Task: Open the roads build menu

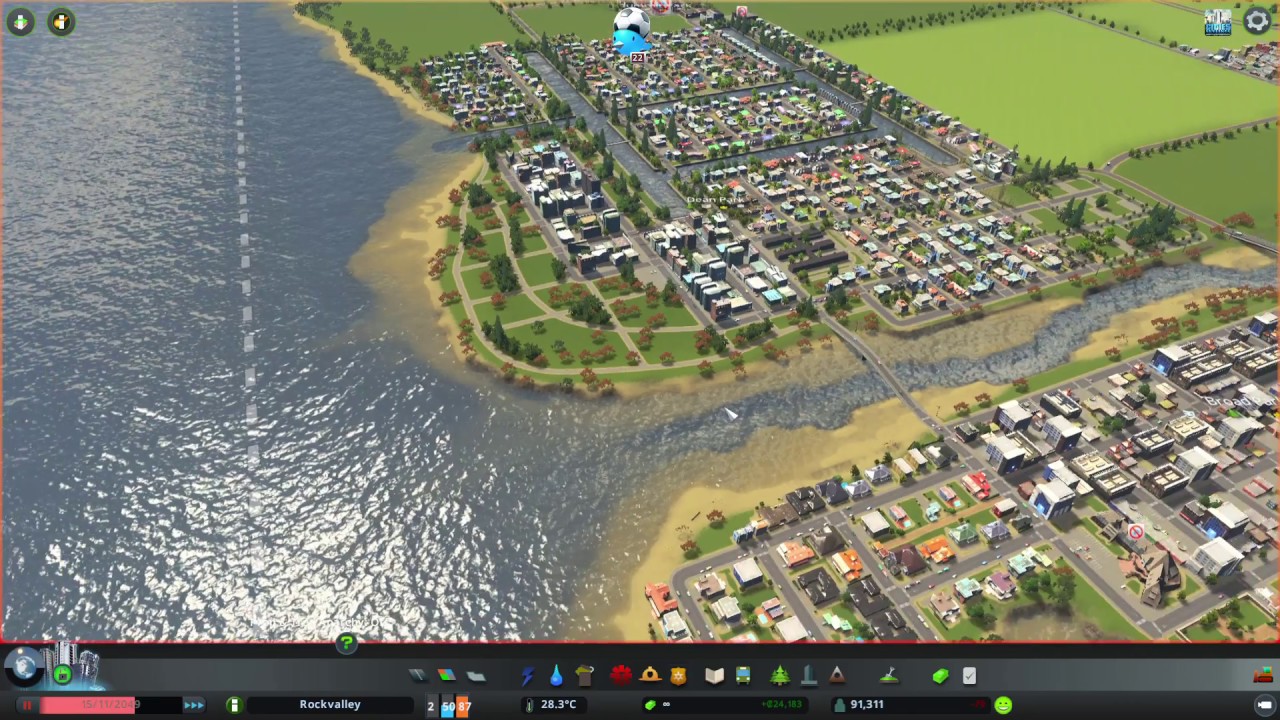Action: click(418, 676)
